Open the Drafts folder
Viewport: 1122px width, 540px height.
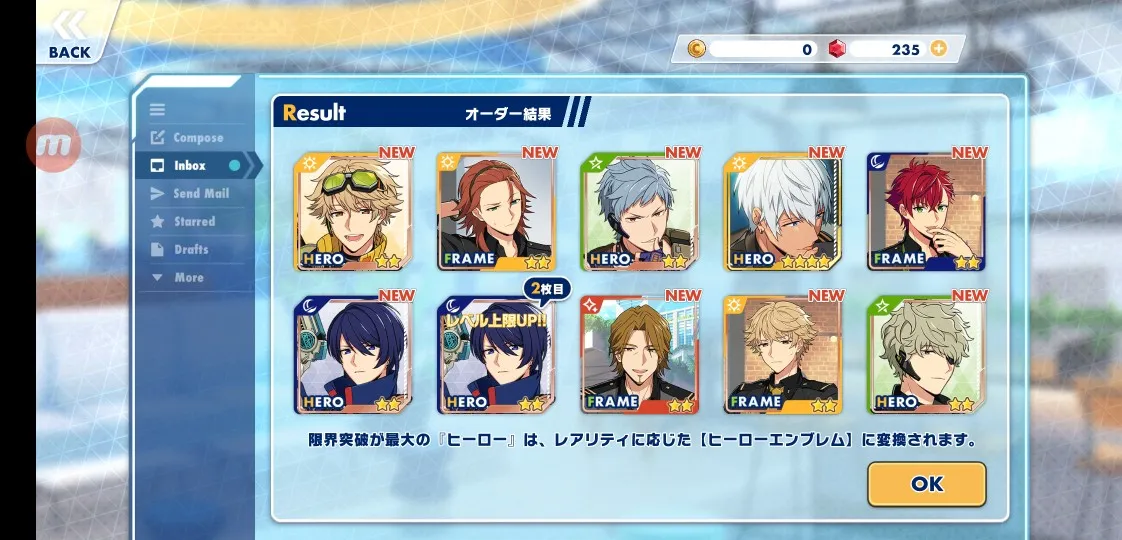pos(191,250)
